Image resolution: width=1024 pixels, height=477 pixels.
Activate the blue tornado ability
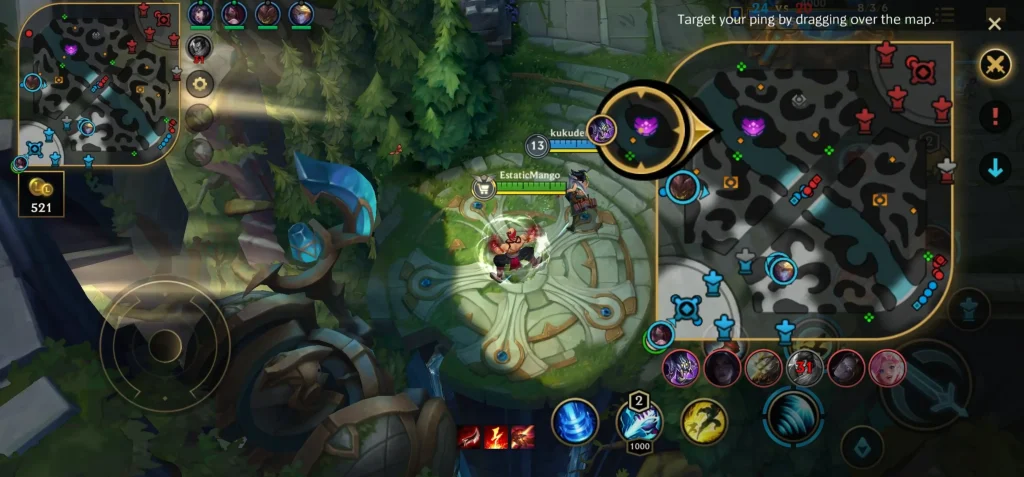tap(575, 421)
